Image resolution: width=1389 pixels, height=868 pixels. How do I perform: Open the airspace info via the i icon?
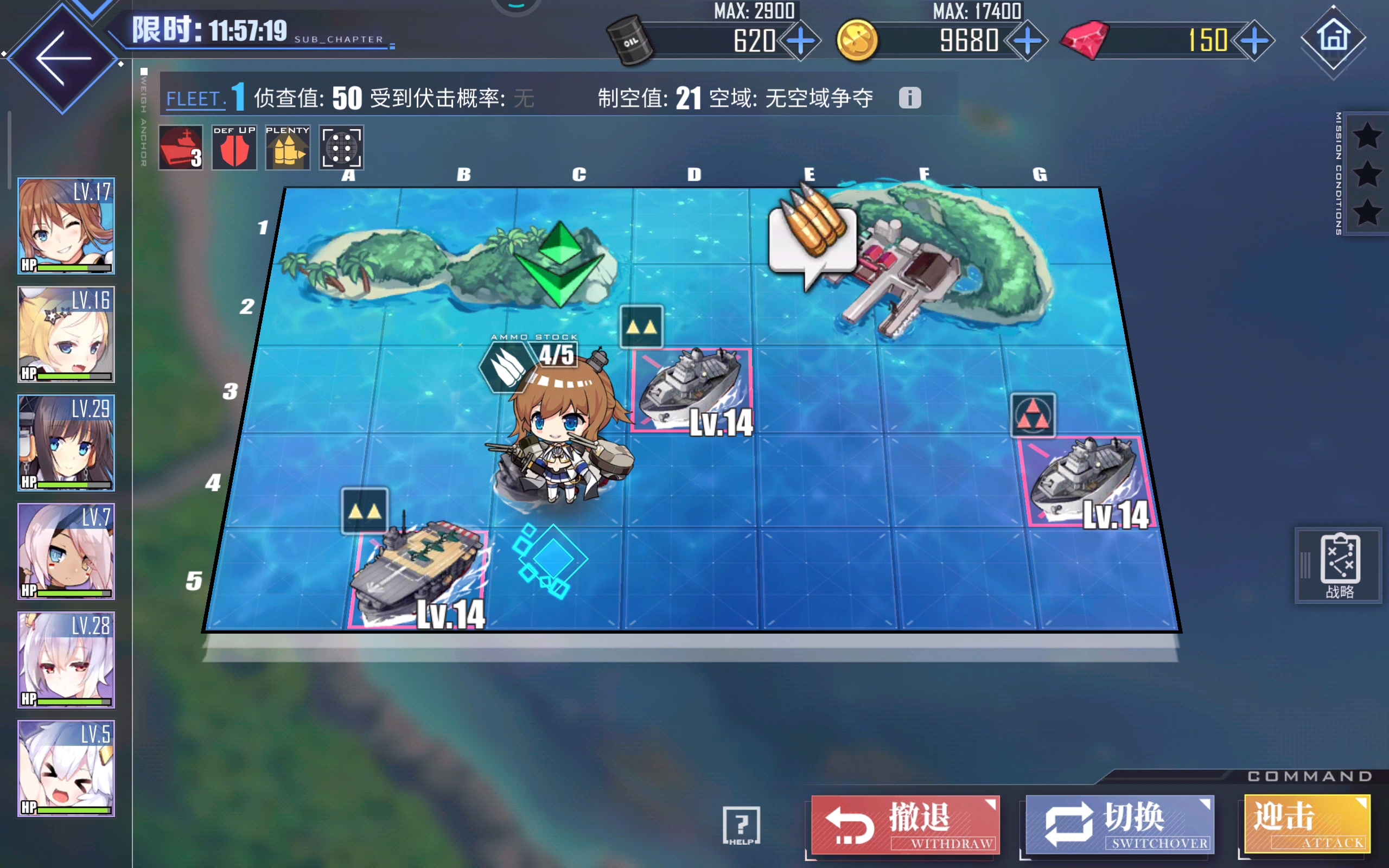(x=912, y=98)
